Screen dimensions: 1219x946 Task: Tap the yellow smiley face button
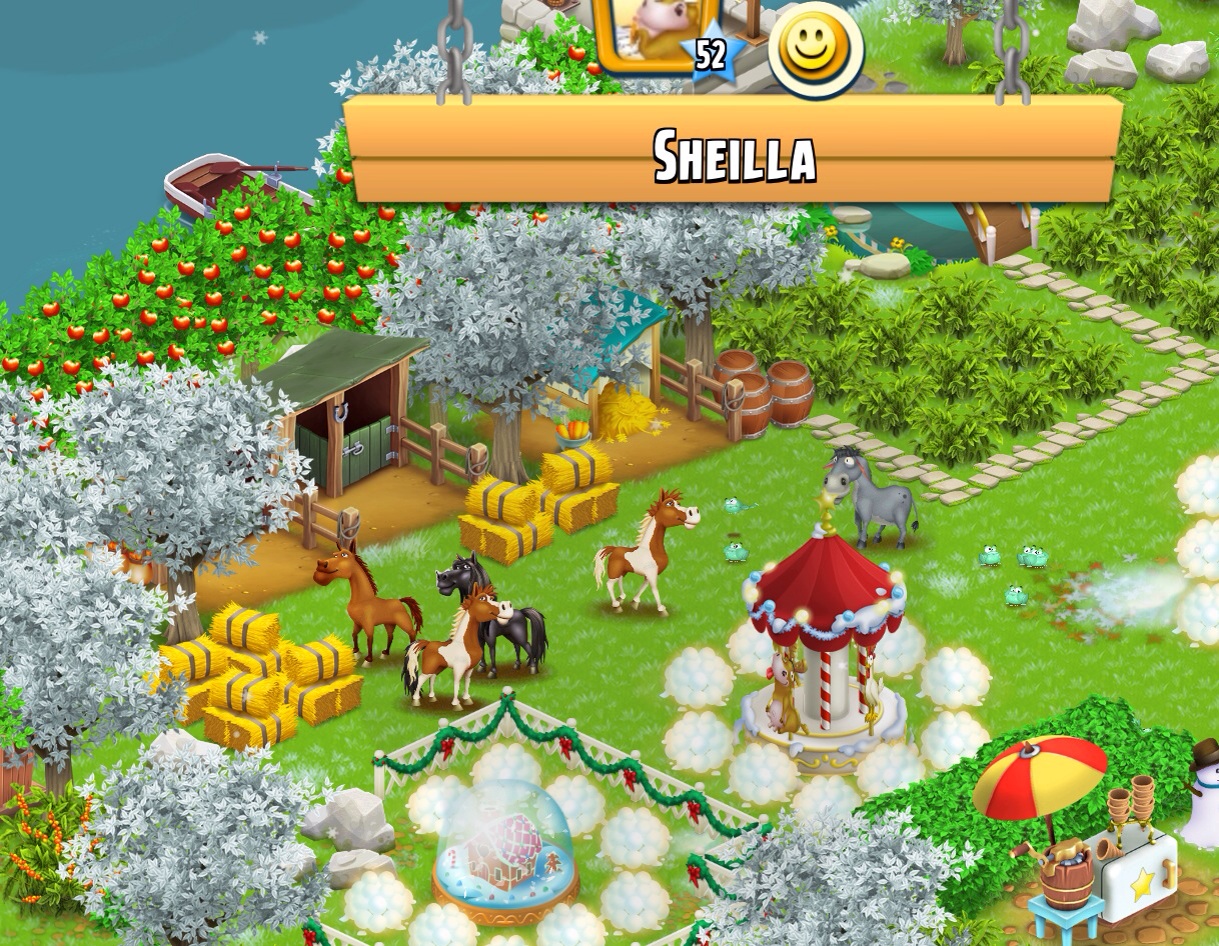tap(816, 47)
